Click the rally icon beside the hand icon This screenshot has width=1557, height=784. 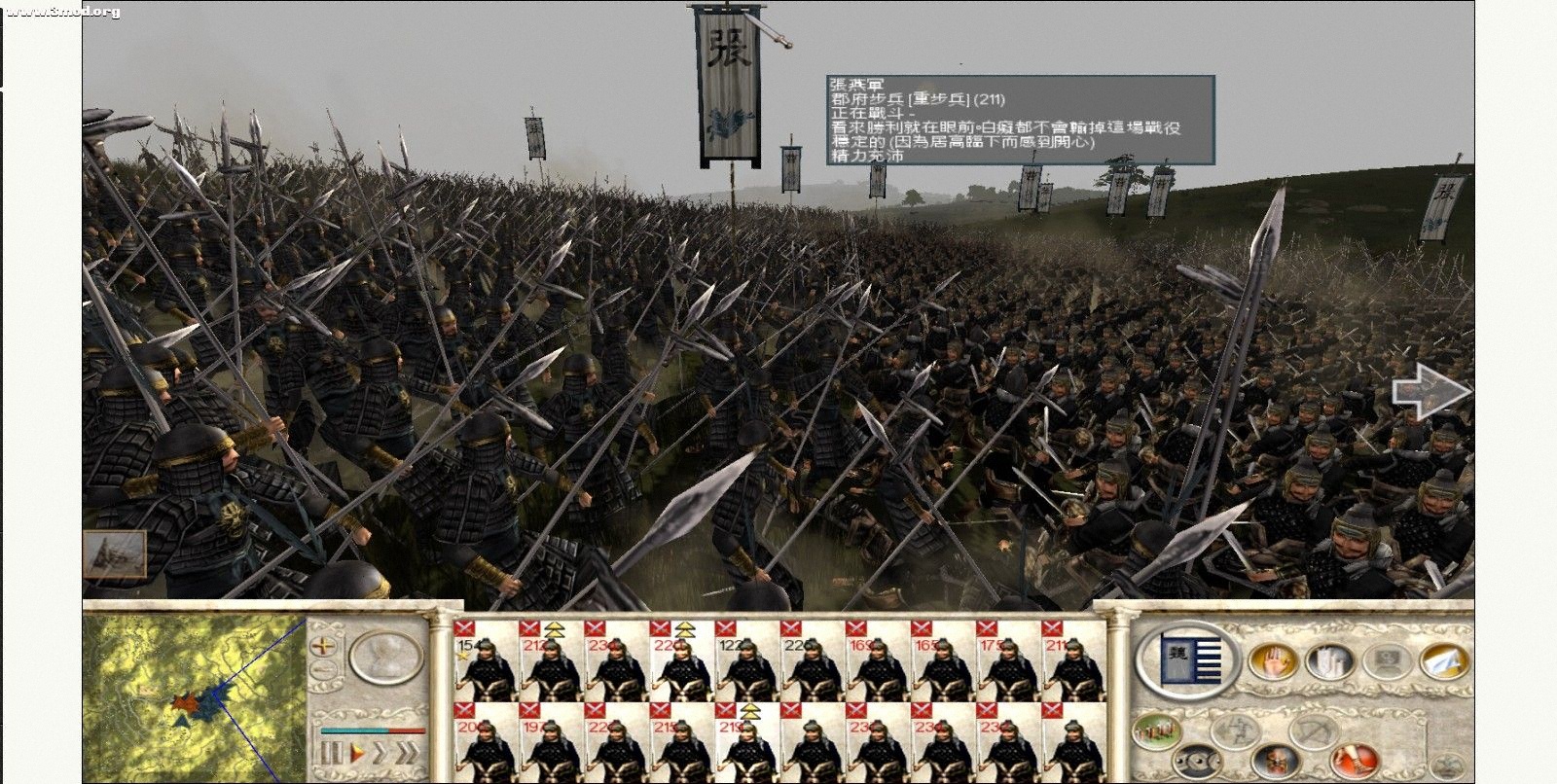pos(1328,662)
